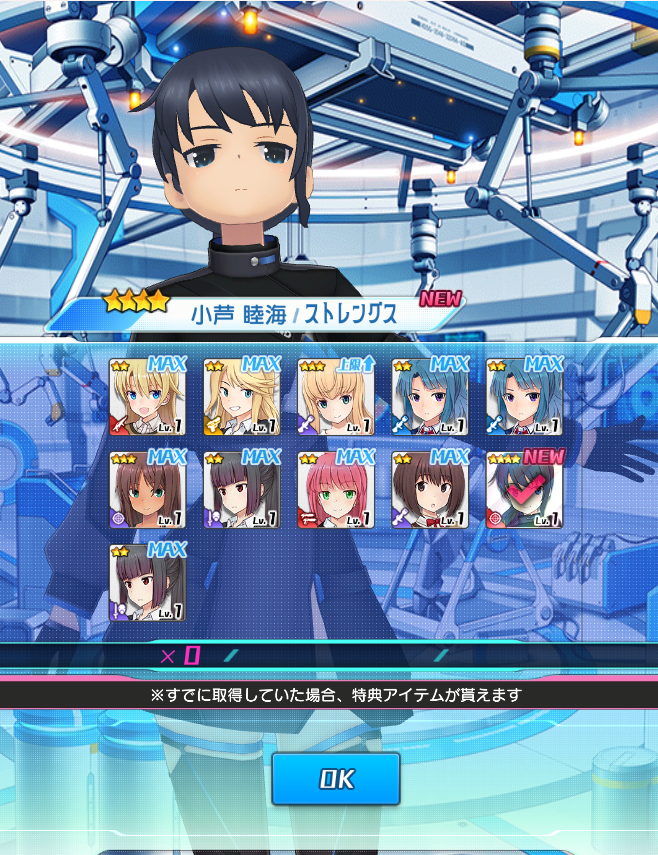Select the open-mouthed blonde card with red rifle icon
Screen dimensions: 658x855
pyautogui.click(x=148, y=397)
